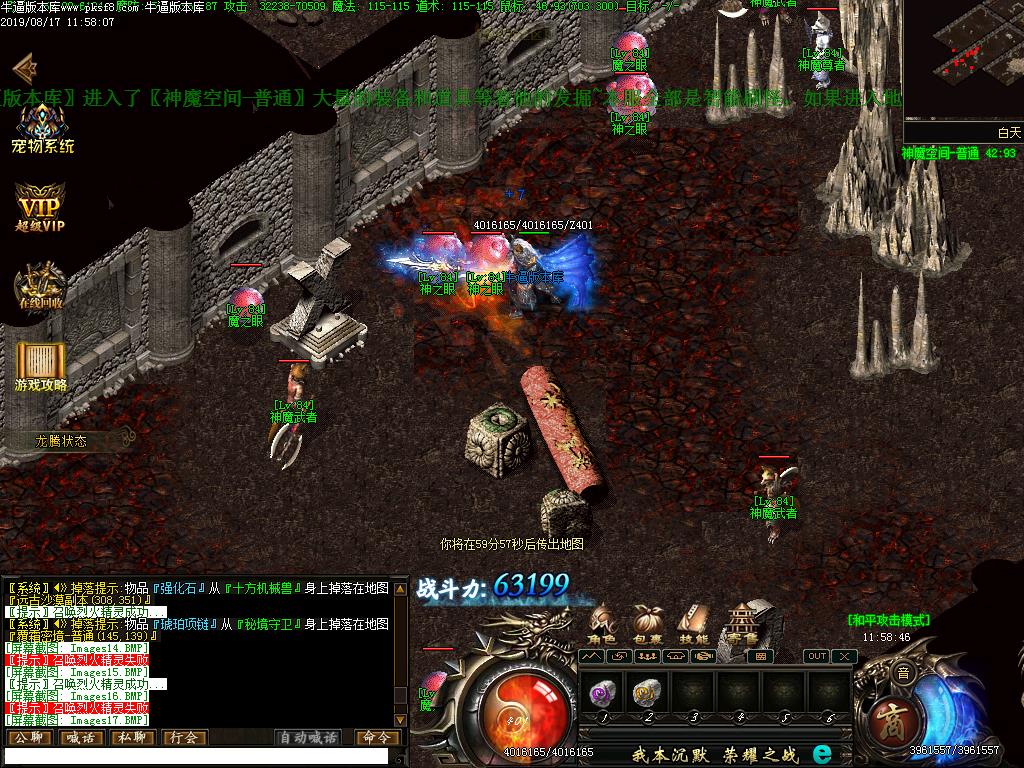This screenshot has height=768, width=1024.
Task: Click the OUT logout button
Action: point(817,656)
